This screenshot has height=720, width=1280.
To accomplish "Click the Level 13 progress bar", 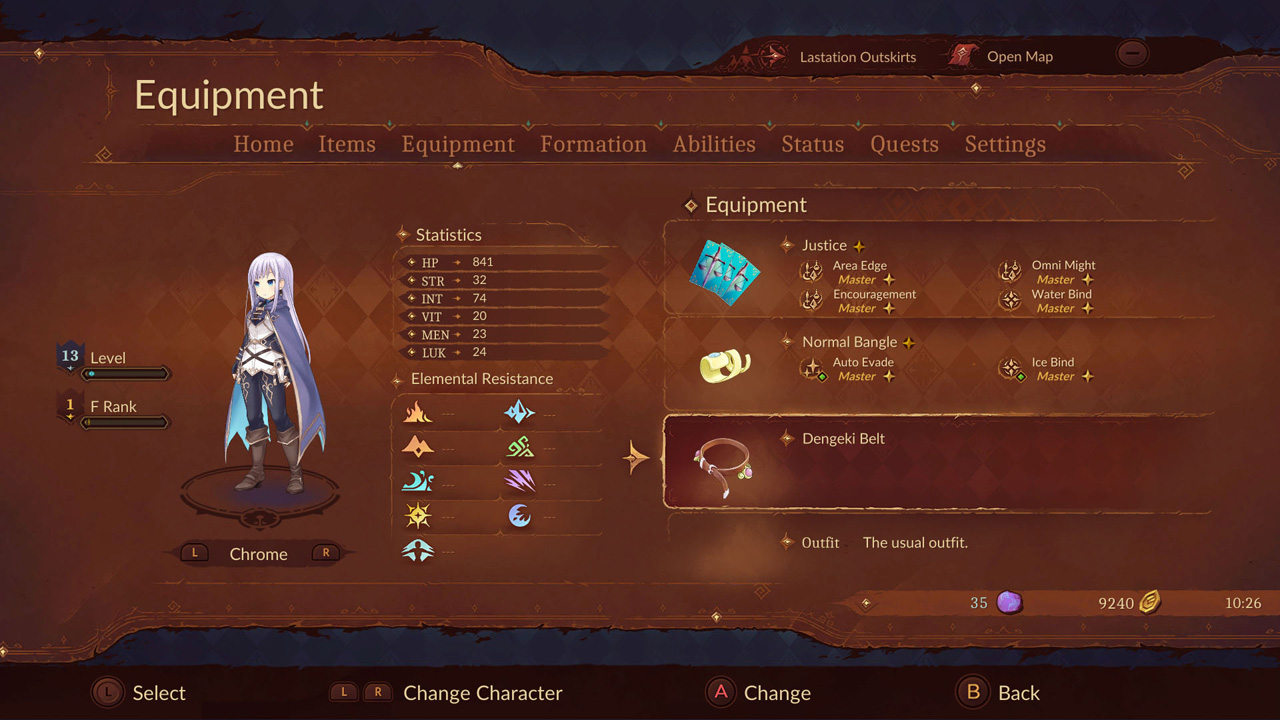I will 127,373.
